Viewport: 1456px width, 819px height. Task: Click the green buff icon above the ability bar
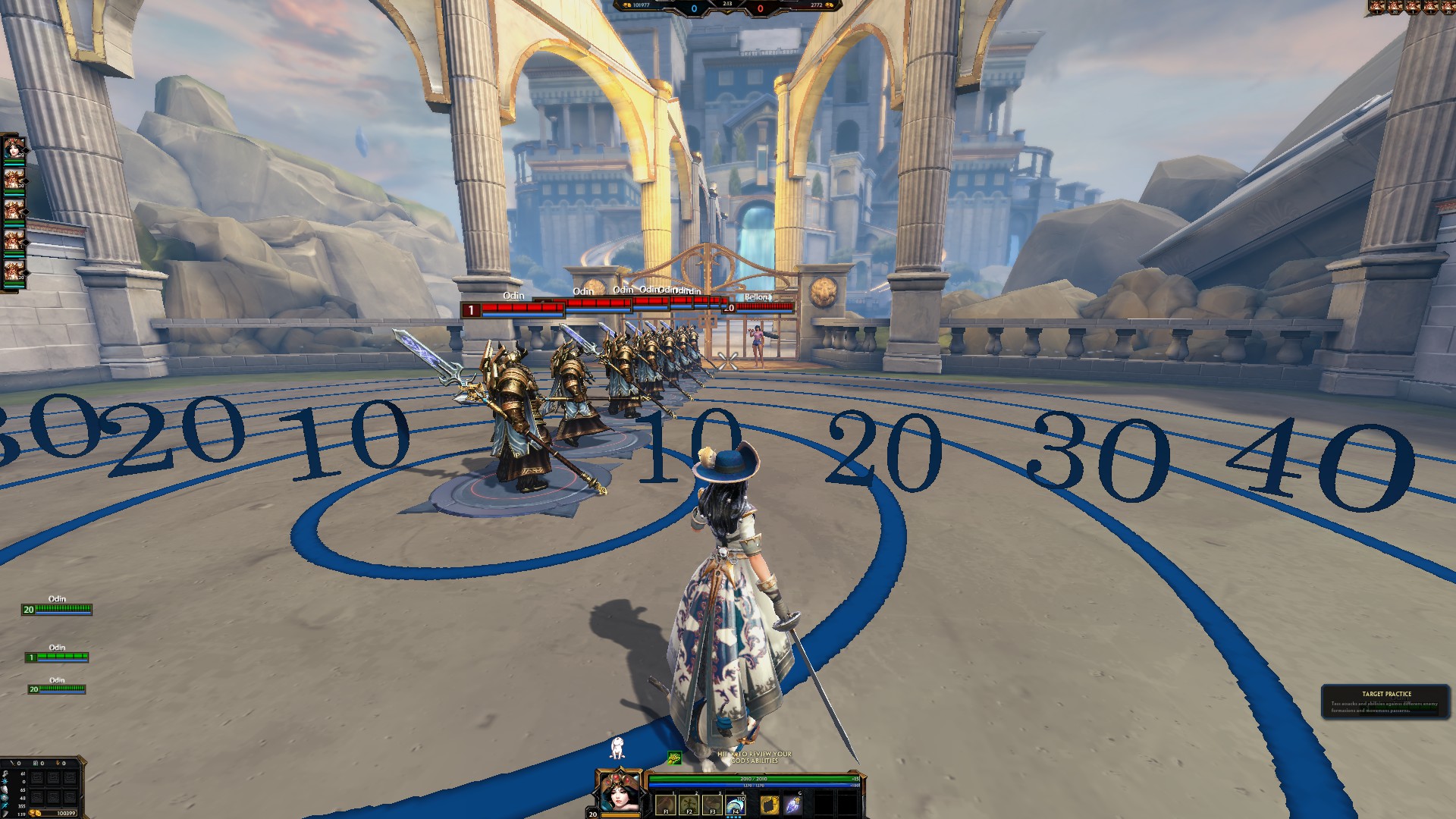point(674,758)
